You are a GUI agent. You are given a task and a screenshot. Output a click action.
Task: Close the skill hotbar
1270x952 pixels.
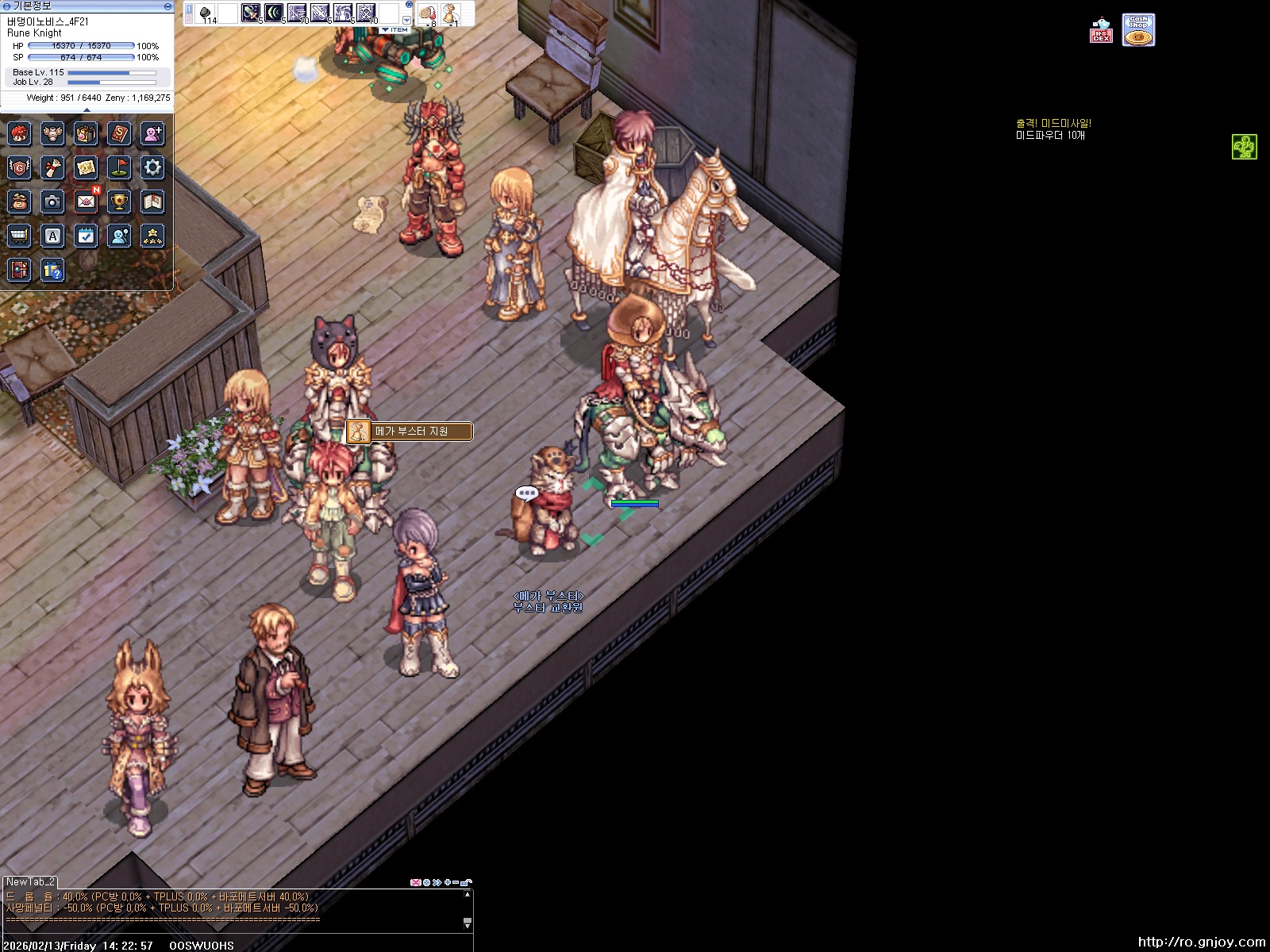(410, 5)
